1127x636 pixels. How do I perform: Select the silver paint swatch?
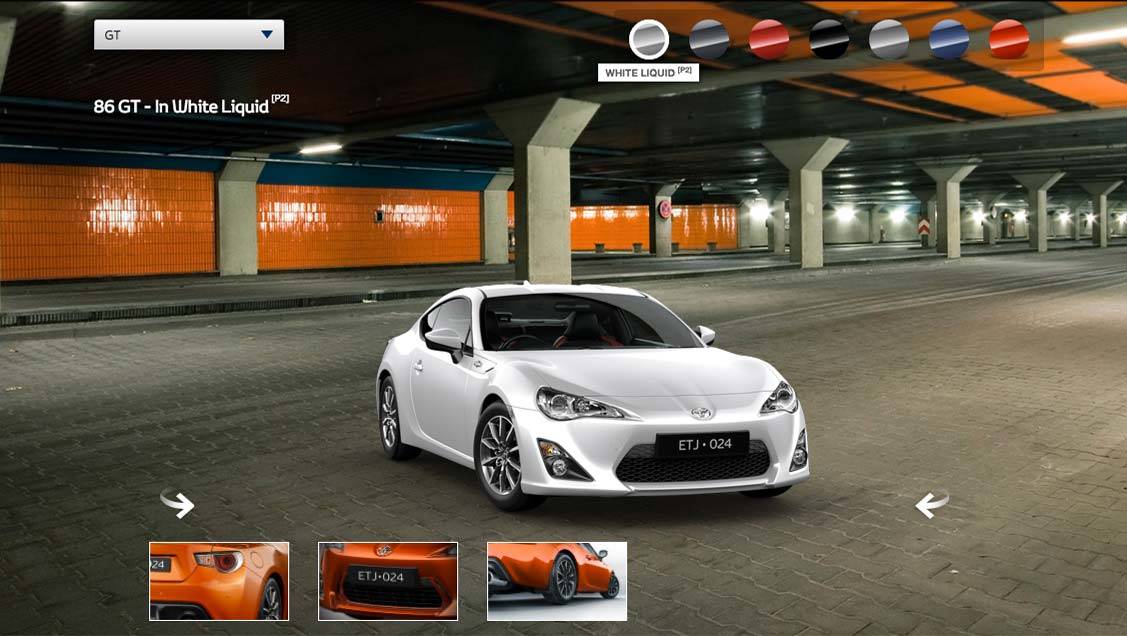click(x=889, y=40)
